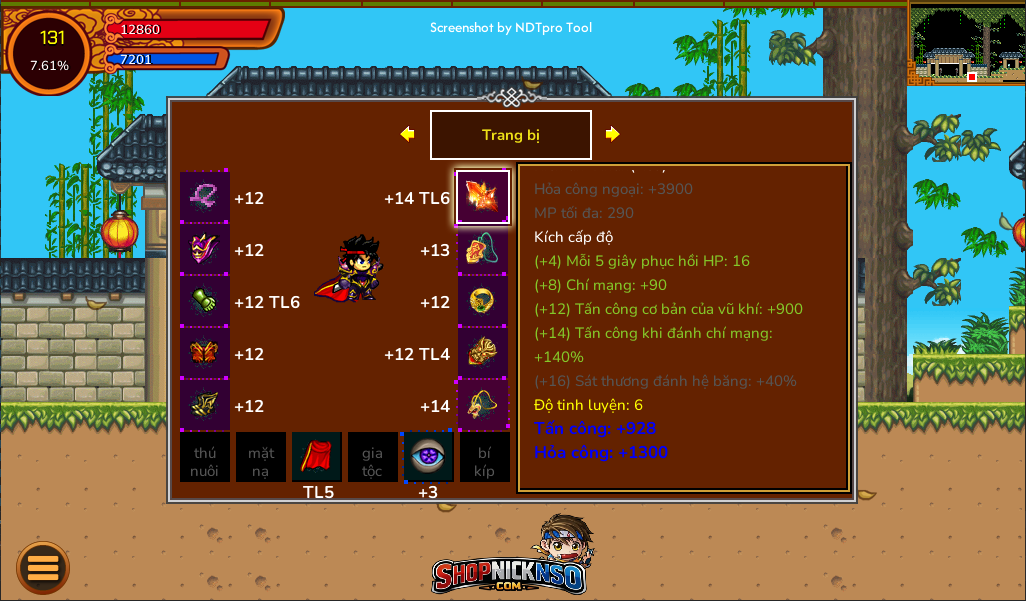Choose the purple necklace equipment slot

(x=205, y=197)
